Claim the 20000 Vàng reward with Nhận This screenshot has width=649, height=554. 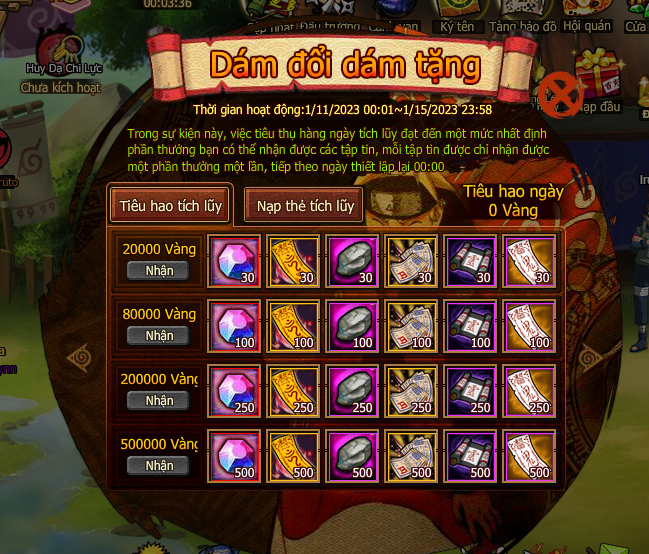coord(159,270)
